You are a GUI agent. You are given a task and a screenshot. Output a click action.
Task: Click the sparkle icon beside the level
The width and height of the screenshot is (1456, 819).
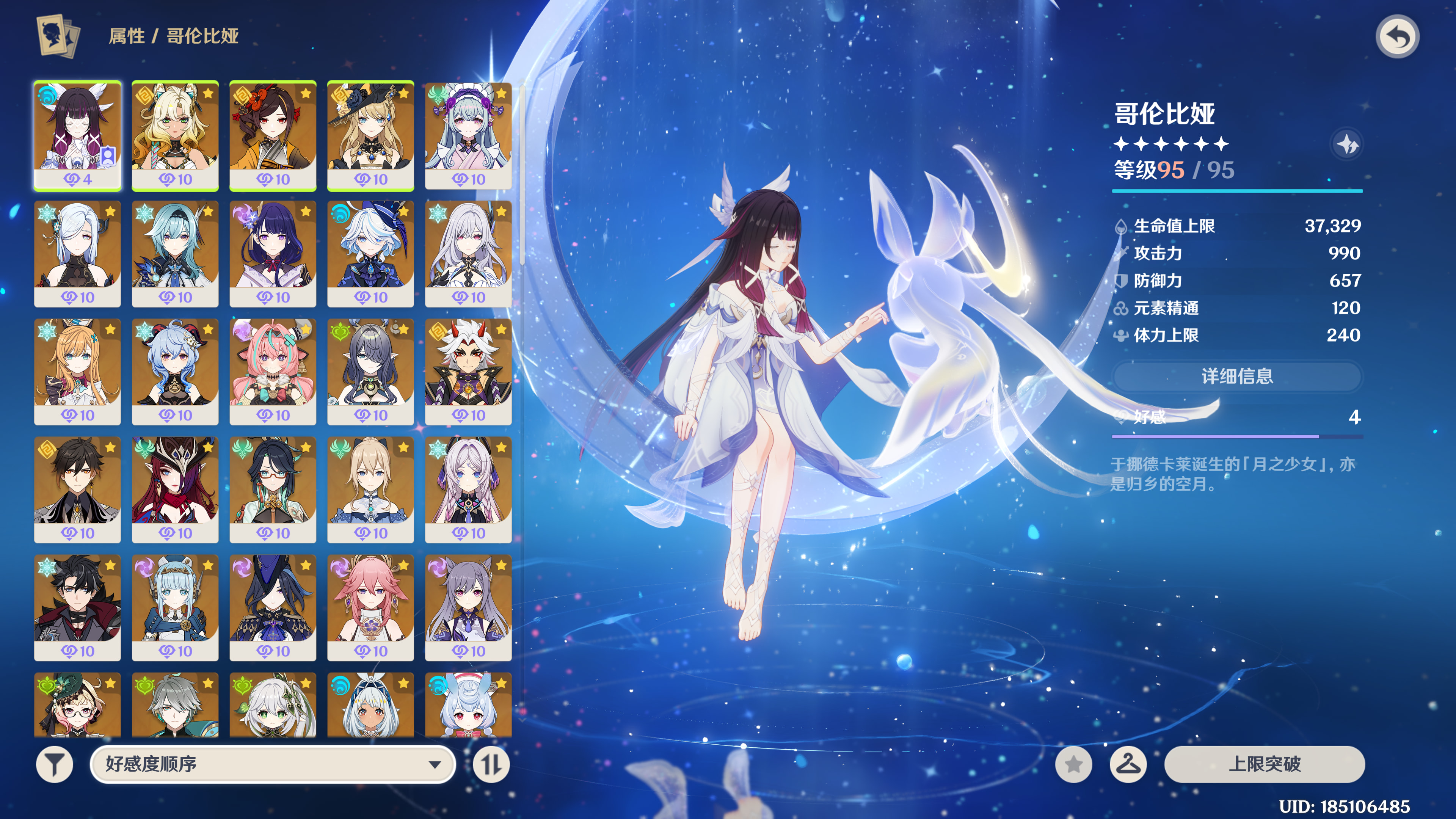click(1348, 145)
